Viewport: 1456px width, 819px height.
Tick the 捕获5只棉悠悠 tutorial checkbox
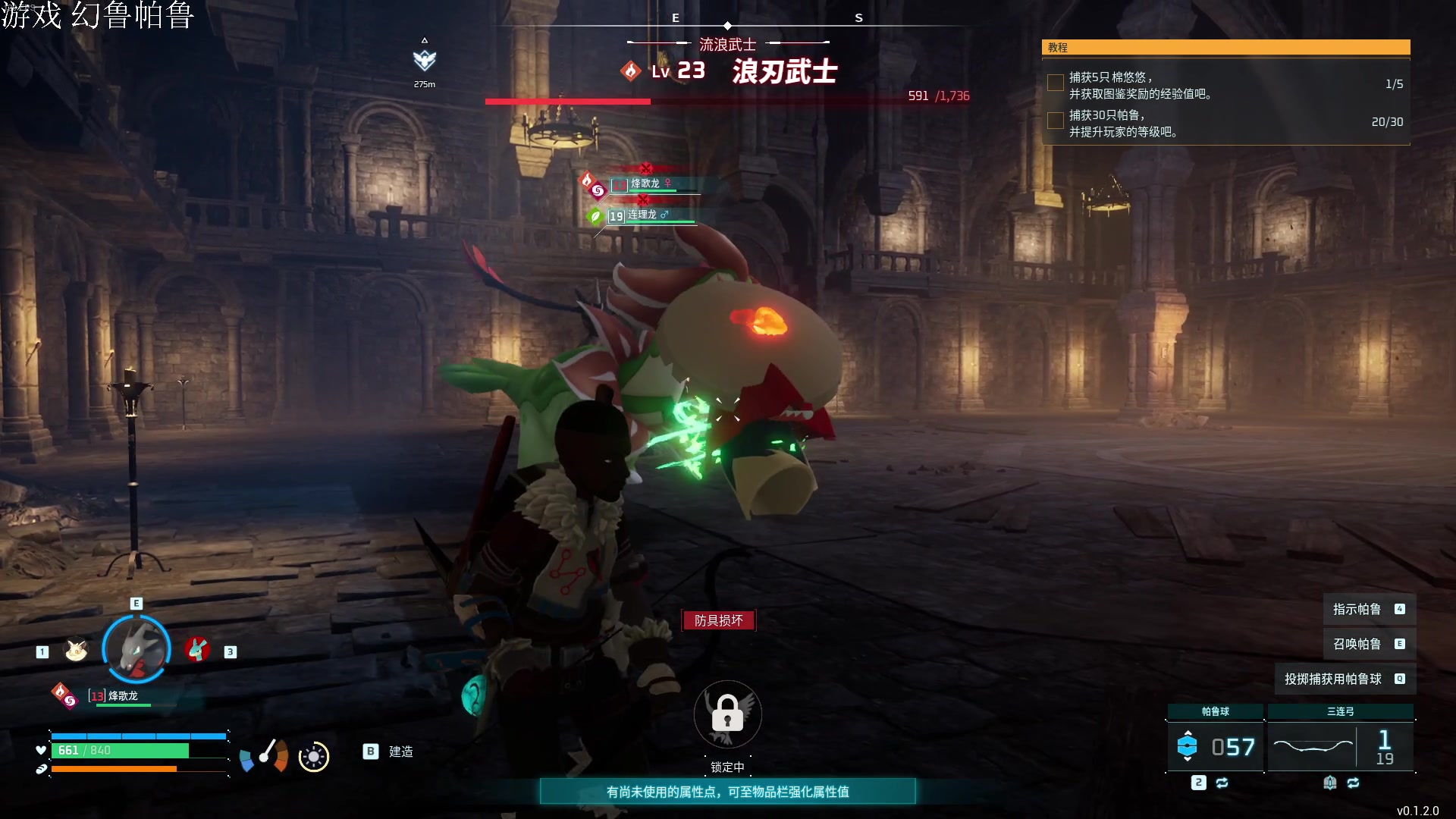[1055, 83]
